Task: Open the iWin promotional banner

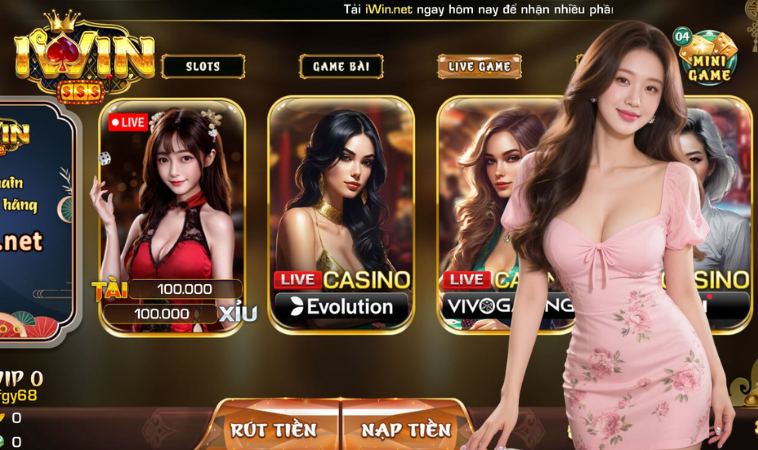Action: pos(35,220)
